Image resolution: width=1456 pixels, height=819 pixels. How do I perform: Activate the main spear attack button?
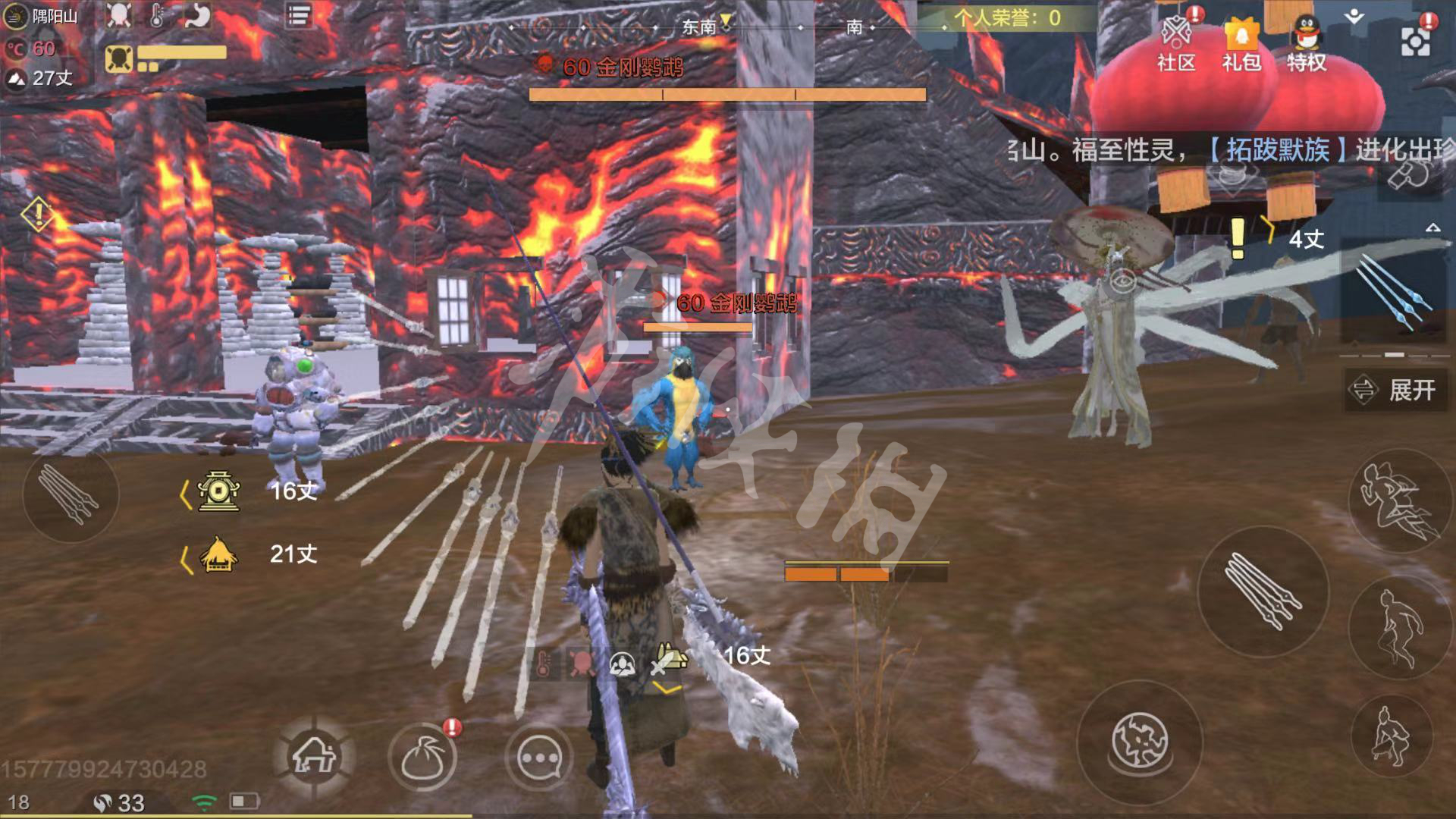pyautogui.click(x=1263, y=591)
